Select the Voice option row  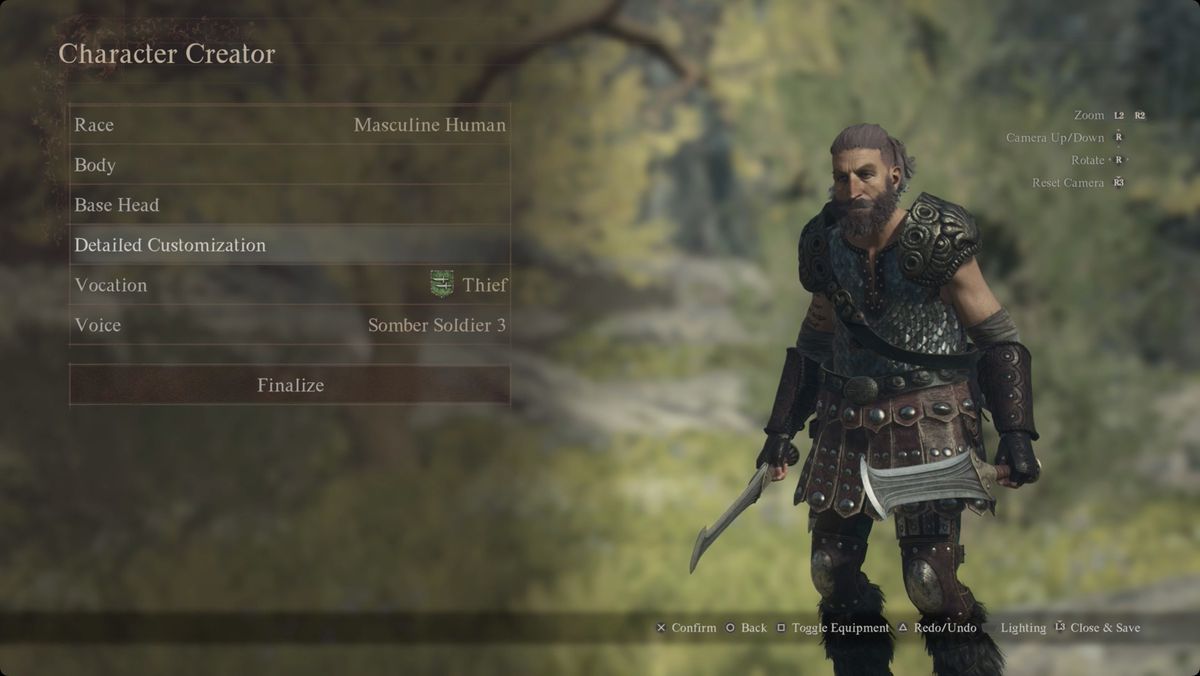pyautogui.click(x=290, y=325)
